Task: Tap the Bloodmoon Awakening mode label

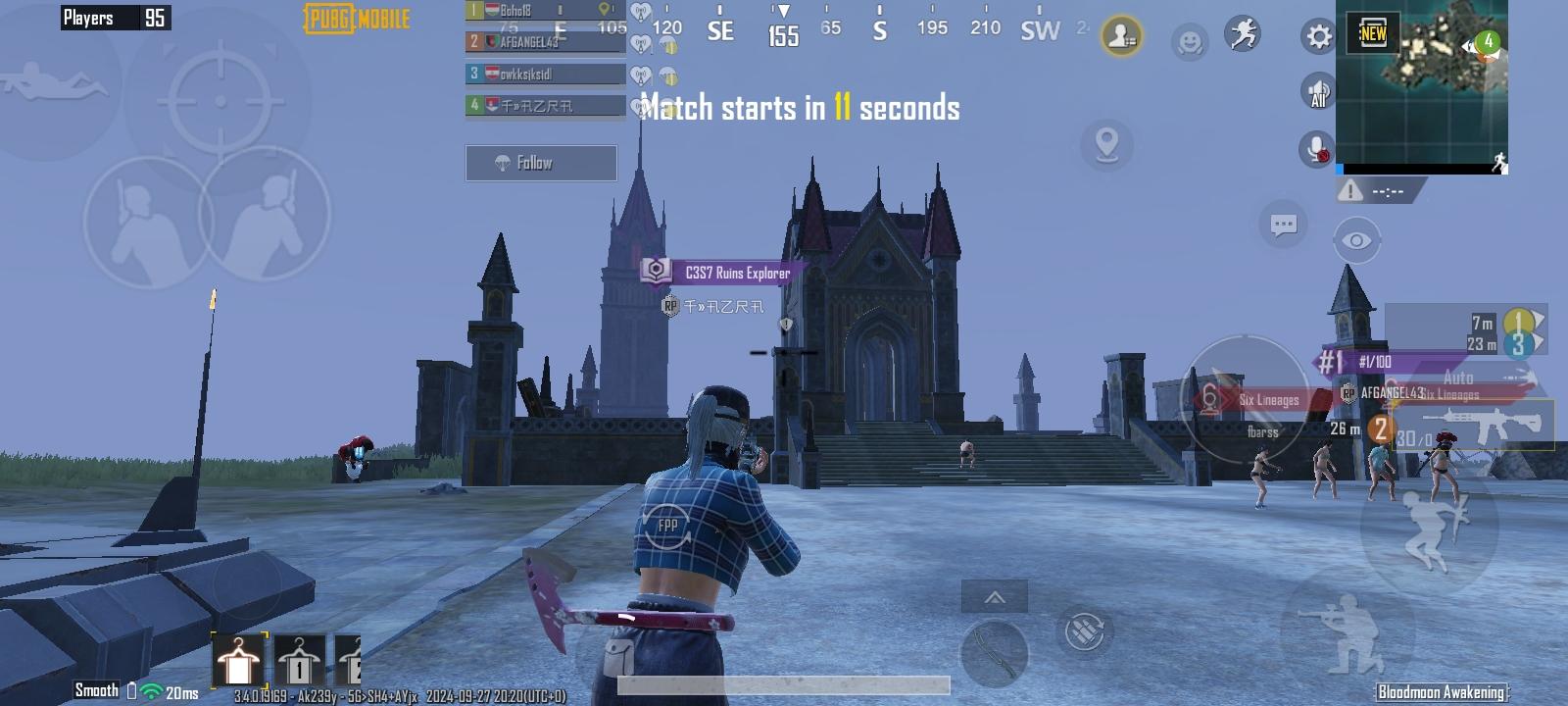Action: pyautogui.click(x=1441, y=691)
